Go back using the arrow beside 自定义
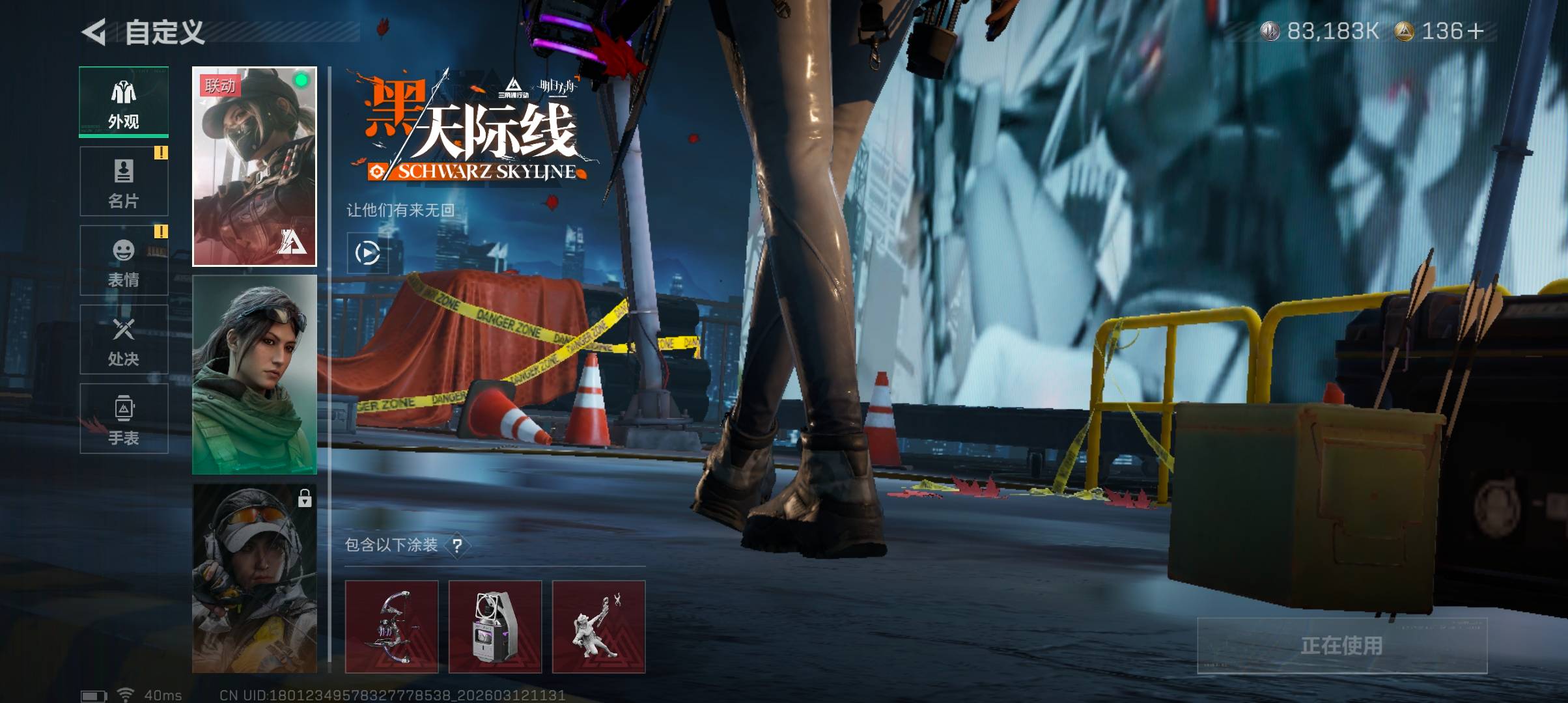This screenshot has width=1568, height=703. click(94, 33)
